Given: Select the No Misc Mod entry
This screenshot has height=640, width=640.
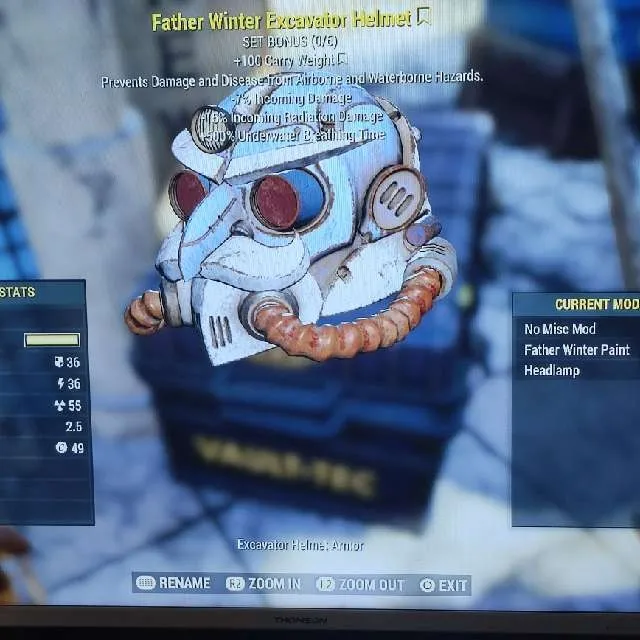Looking at the screenshot, I should (x=560, y=329).
